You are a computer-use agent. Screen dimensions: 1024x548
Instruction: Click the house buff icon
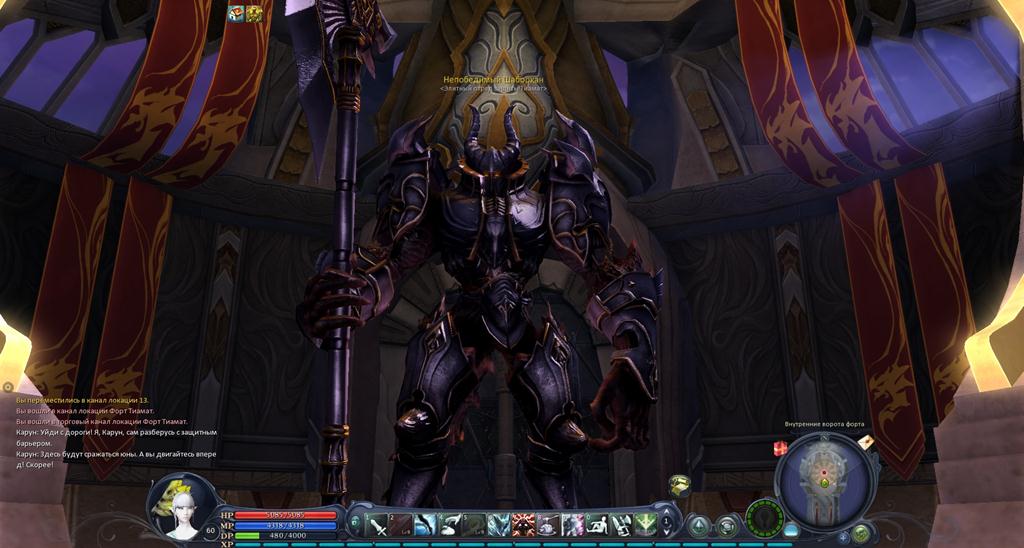236,13
